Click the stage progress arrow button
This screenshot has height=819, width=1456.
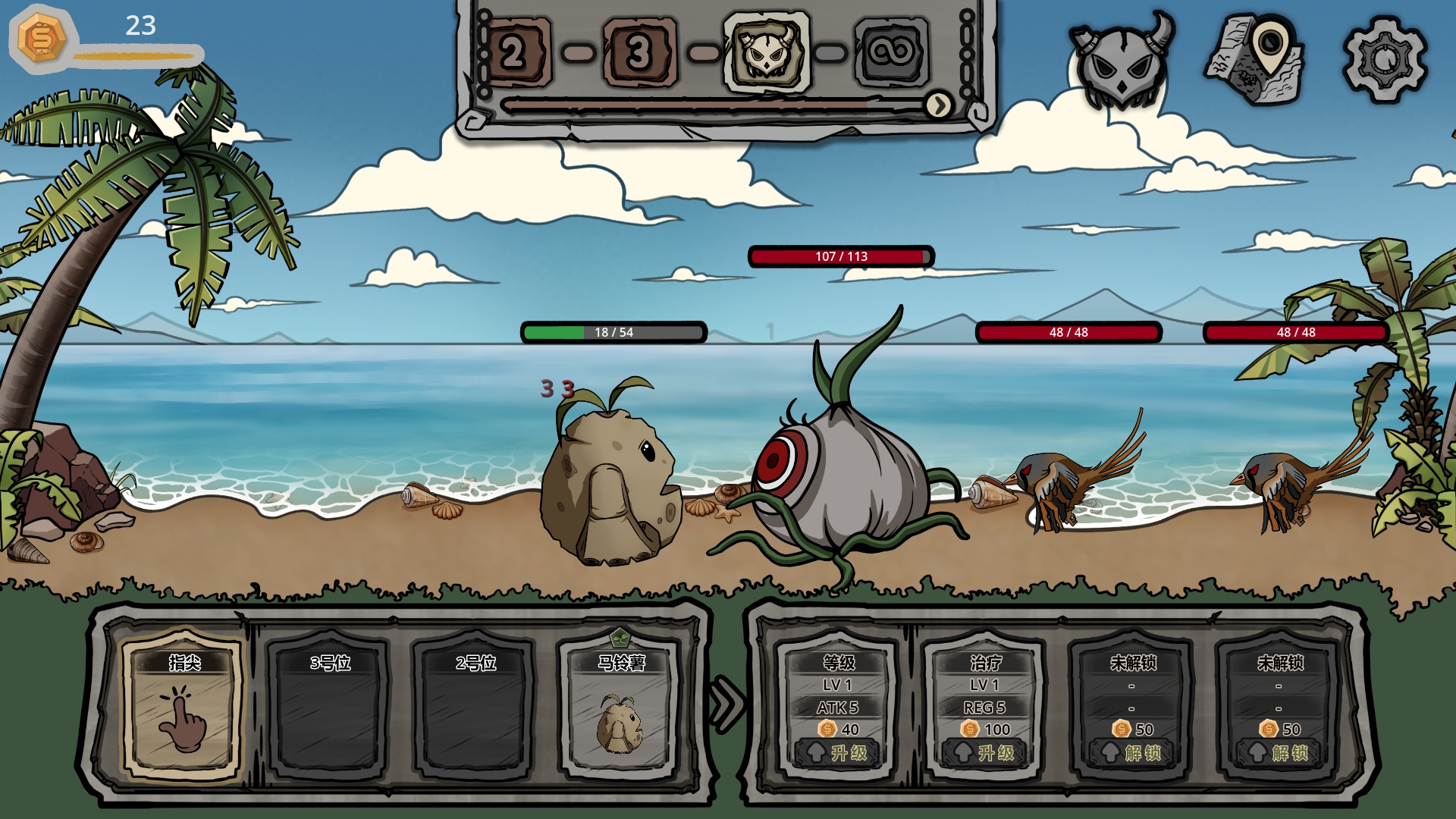(939, 105)
